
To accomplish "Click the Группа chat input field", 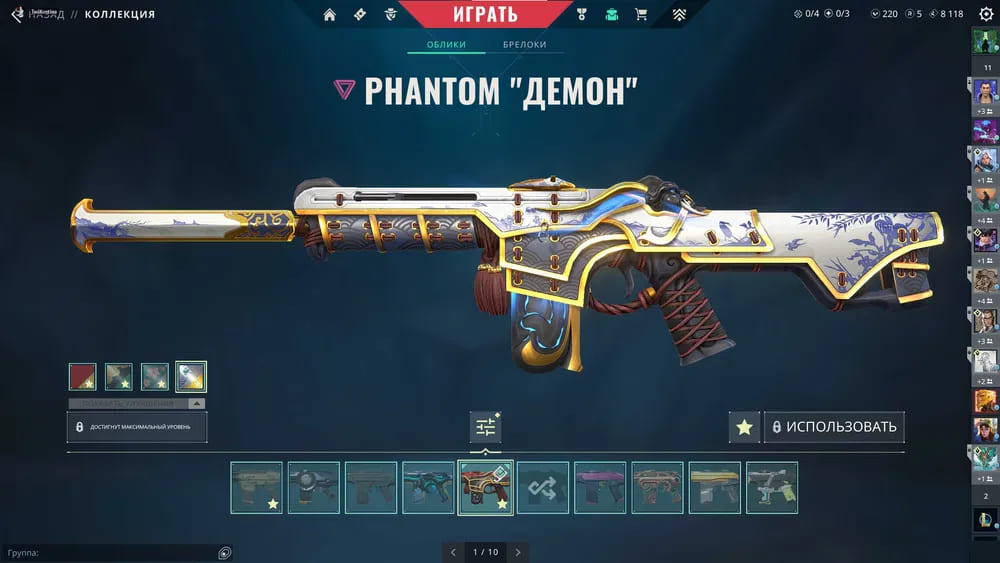I will pos(110,553).
